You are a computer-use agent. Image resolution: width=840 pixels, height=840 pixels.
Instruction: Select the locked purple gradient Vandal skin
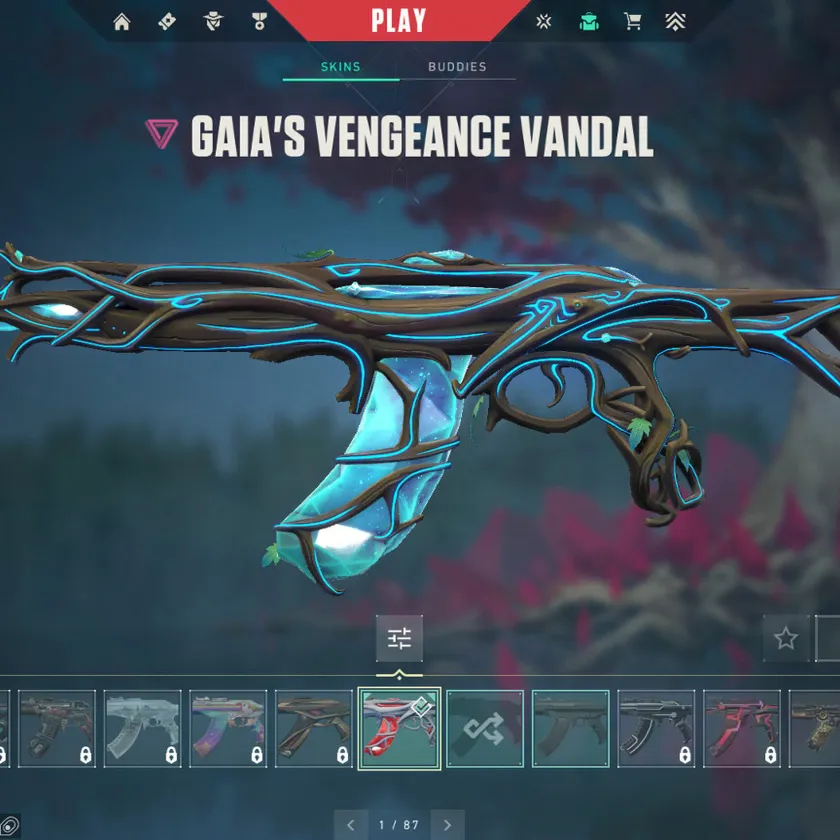[x=228, y=728]
